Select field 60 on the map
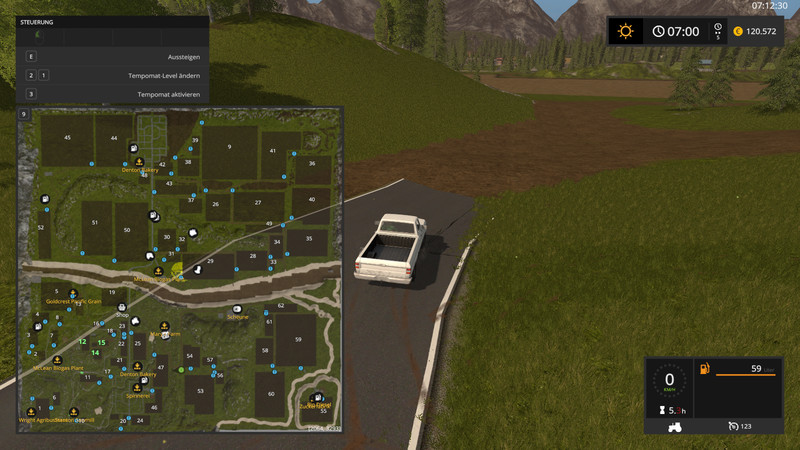The width and height of the screenshot is (800, 450). pos(272,394)
